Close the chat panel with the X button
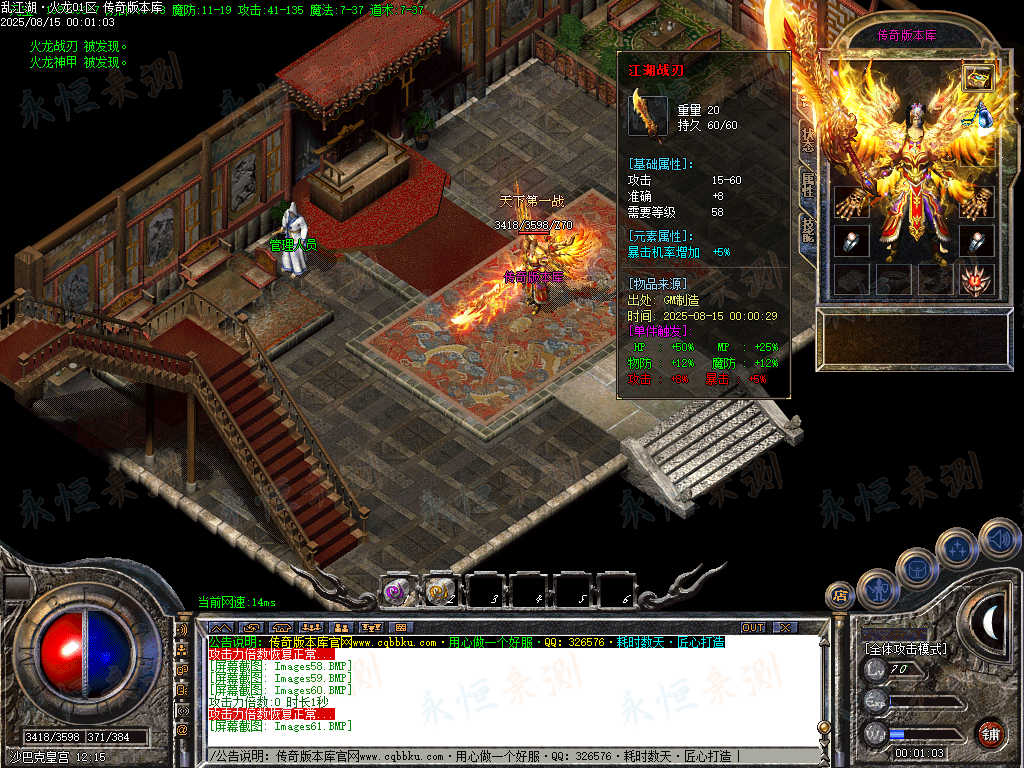 (784, 627)
